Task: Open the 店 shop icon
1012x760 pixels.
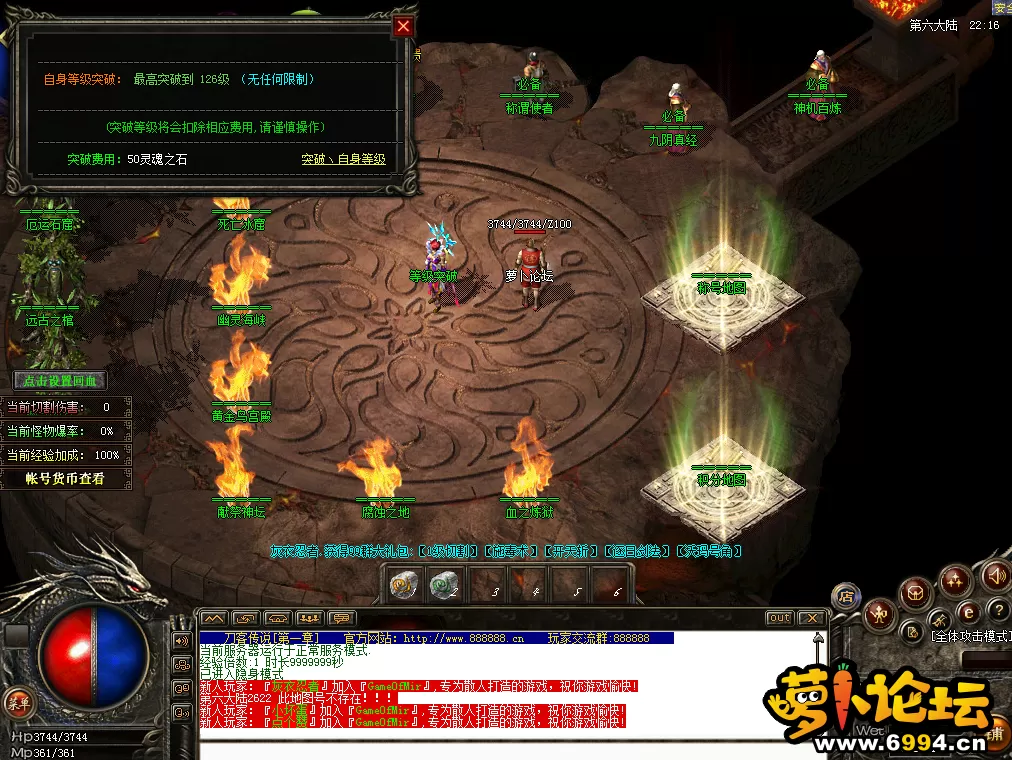Action: pyautogui.click(x=846, y=597)
